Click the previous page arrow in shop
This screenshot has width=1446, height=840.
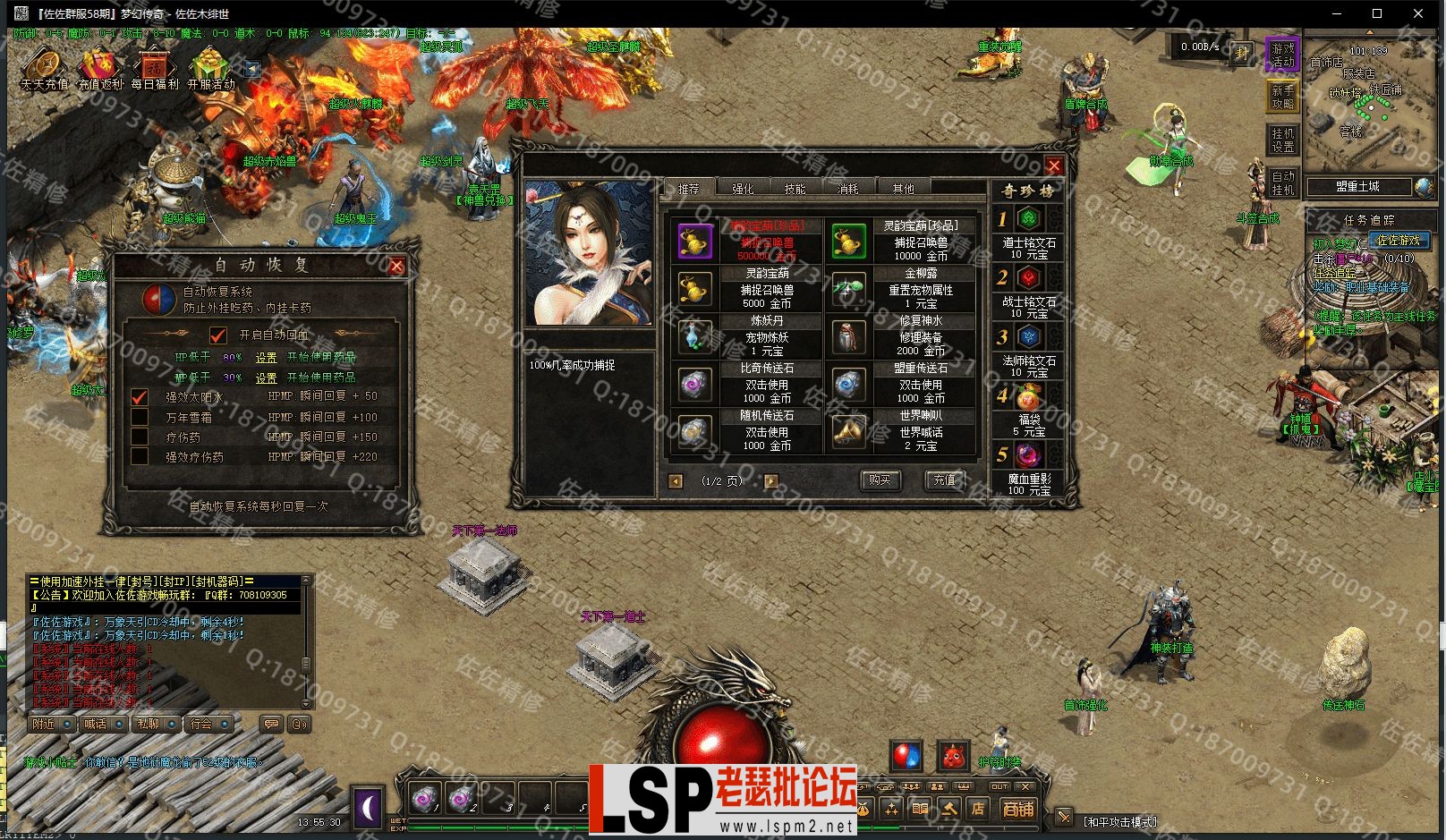pos(676,480)
